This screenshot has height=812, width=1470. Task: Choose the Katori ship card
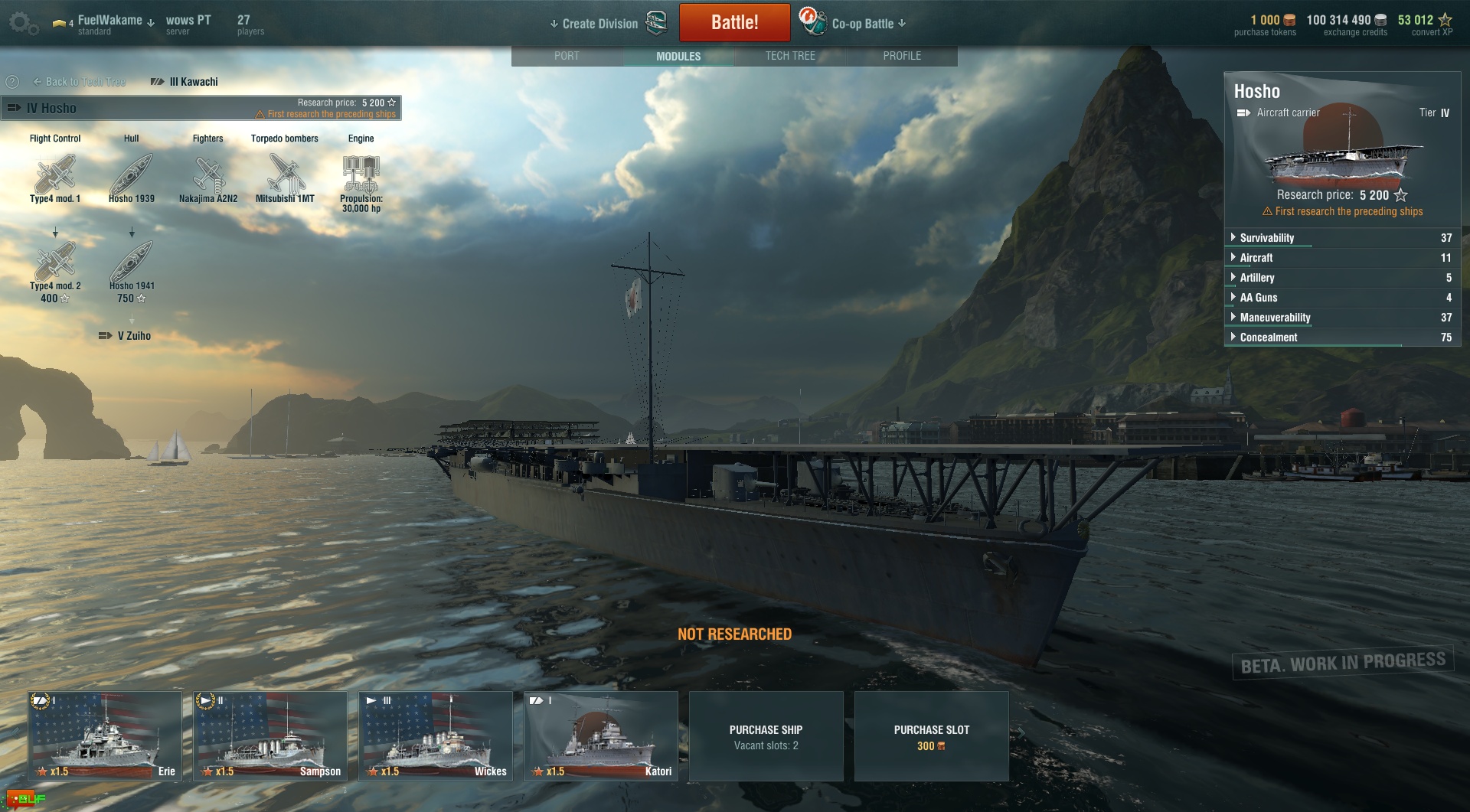[x=601, y=736]
